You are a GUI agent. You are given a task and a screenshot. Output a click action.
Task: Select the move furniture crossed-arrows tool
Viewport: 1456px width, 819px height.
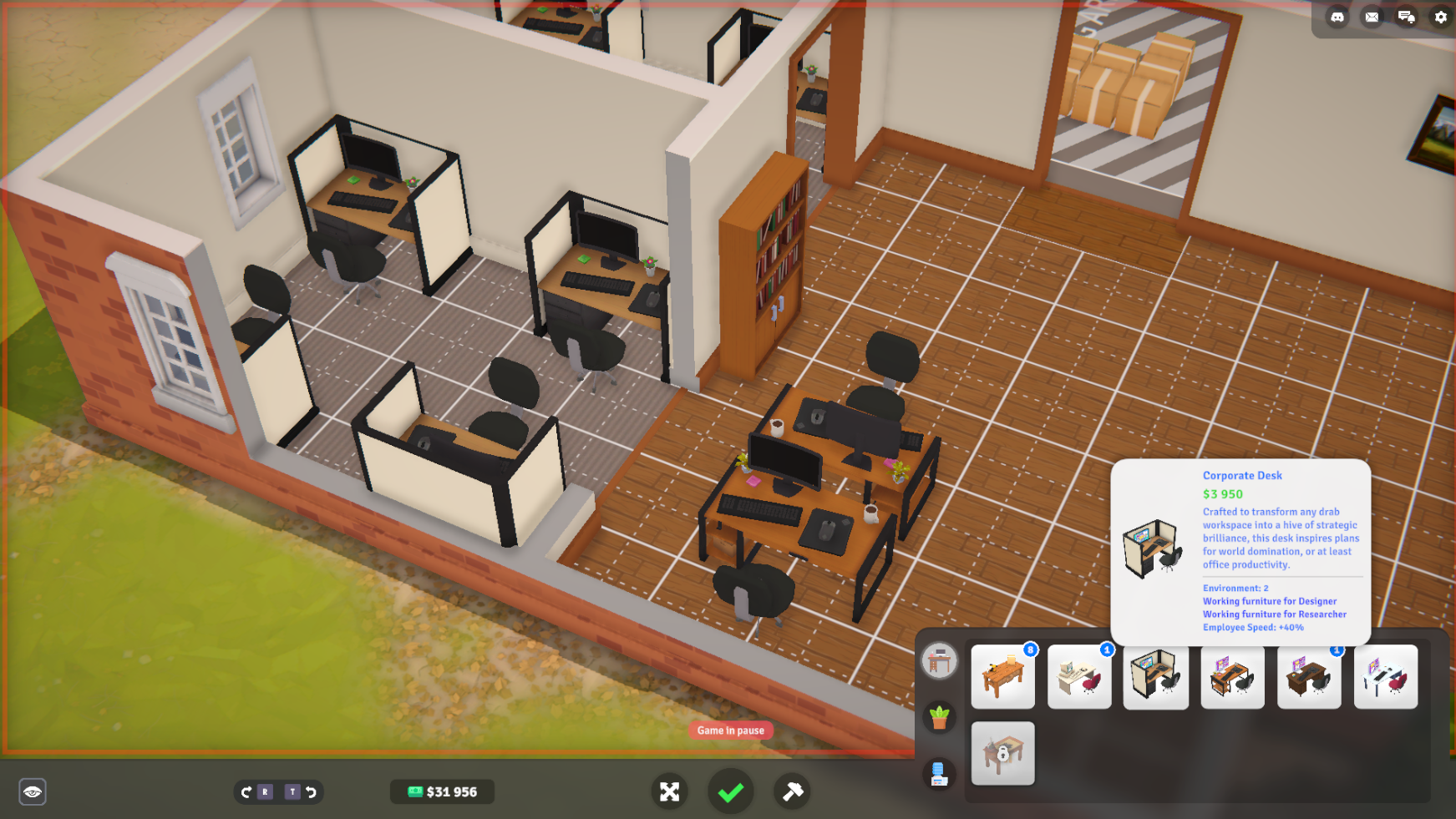669,791
